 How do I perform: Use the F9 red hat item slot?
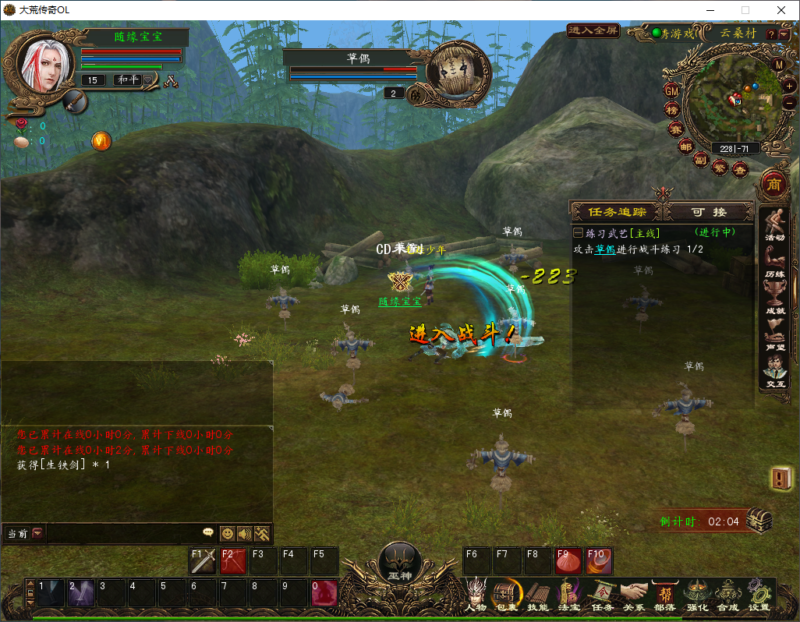[x=568, y=561]
